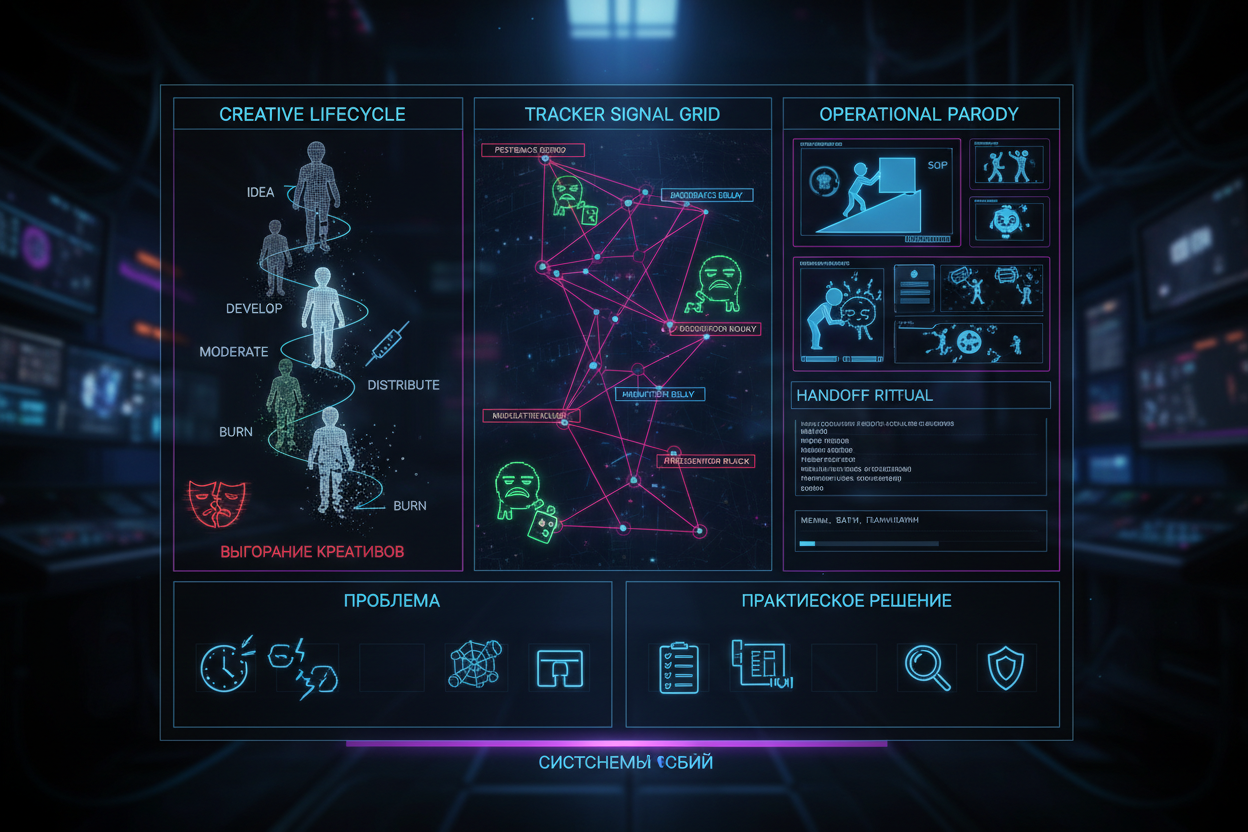1248x832 pixels.
Task: Select the blueprint document icon
Action: [x=761, y=665]
